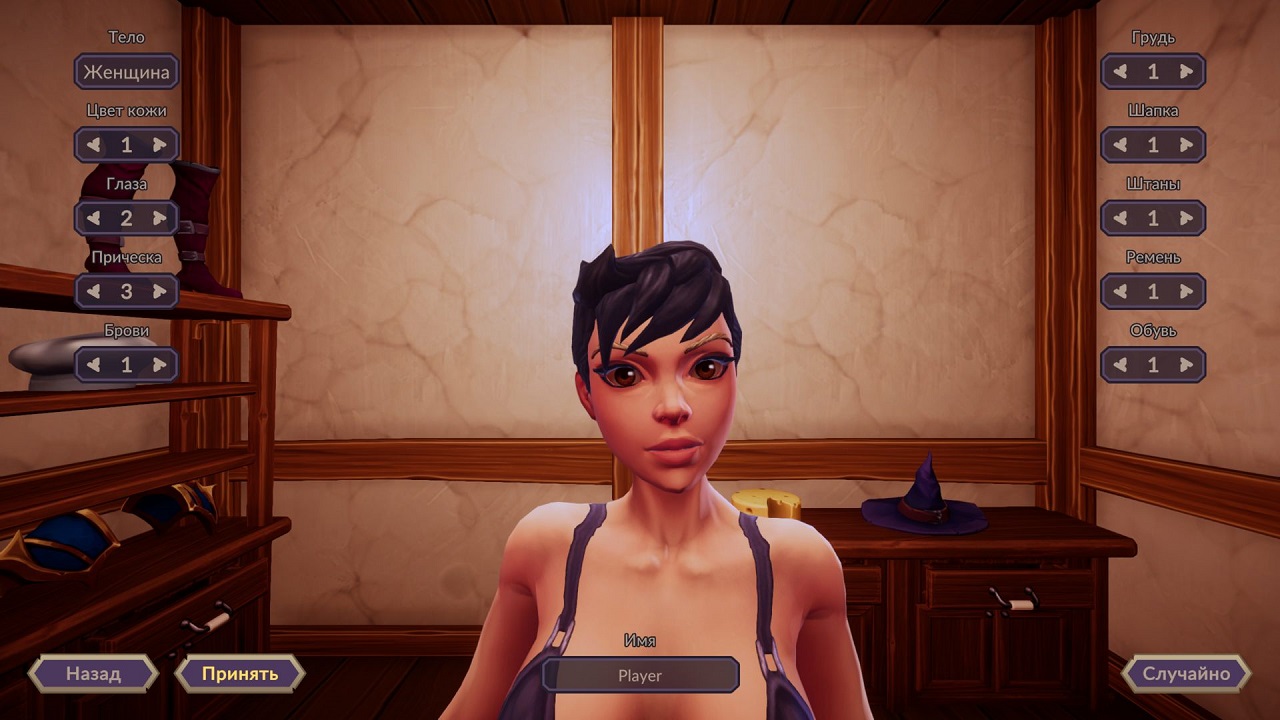Click the right arrow for Глаза
This screenshot has height=720, width=1280.
[159, 218]
